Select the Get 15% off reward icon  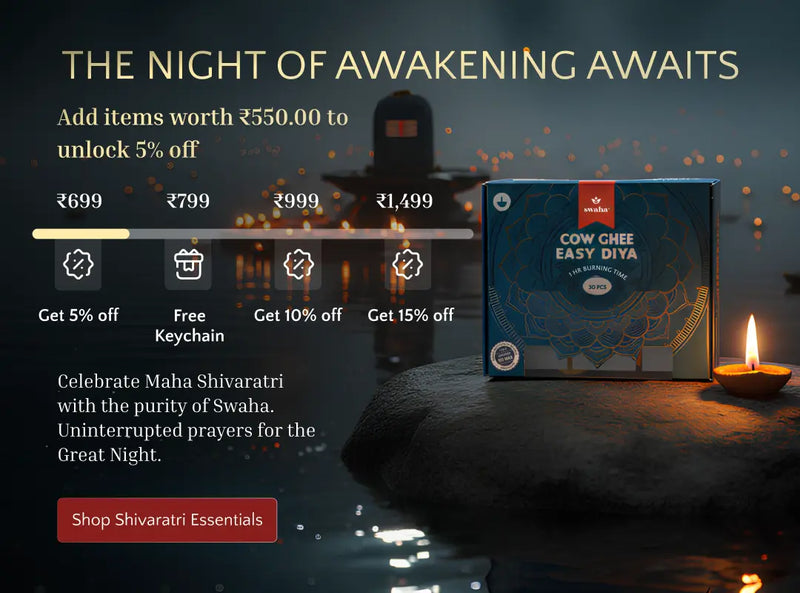[408, 265]
